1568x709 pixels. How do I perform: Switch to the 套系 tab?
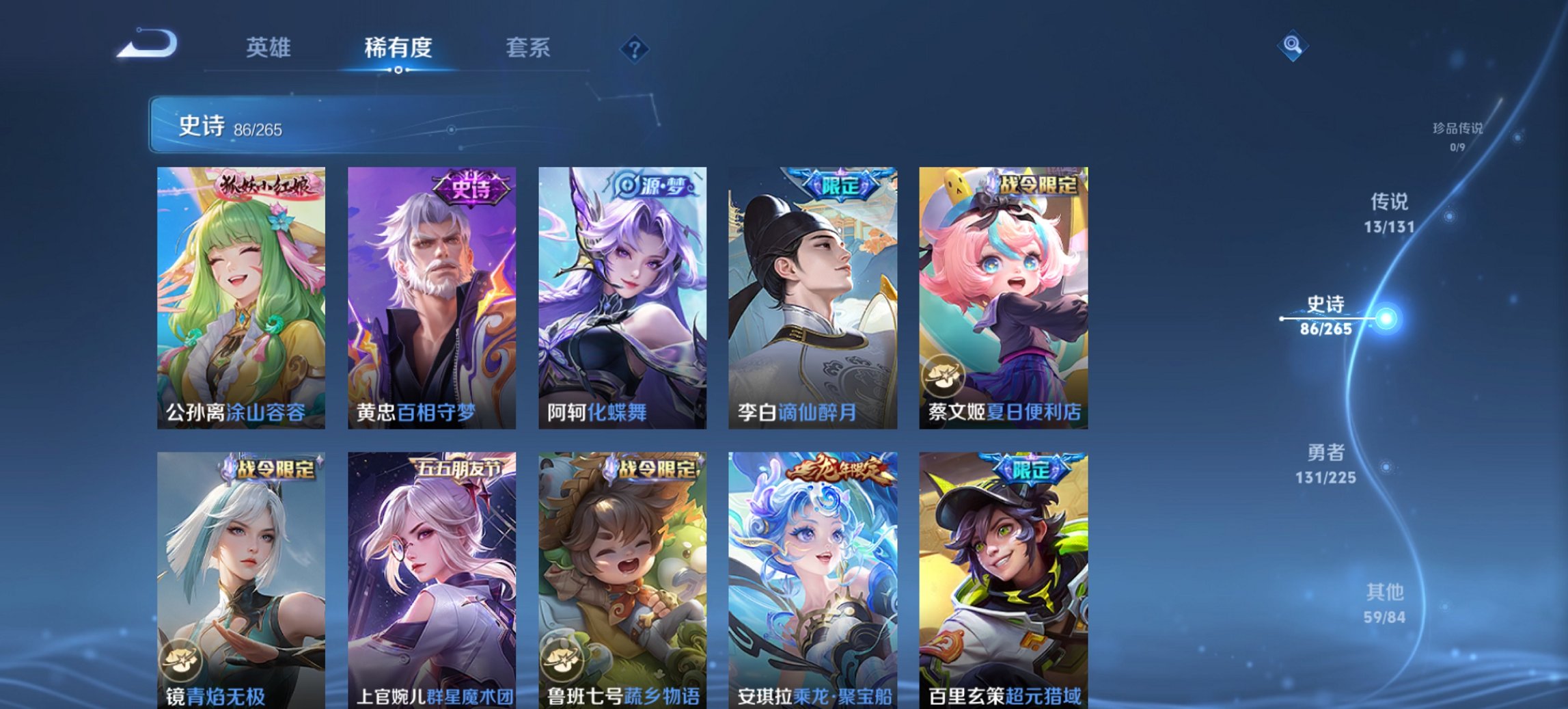pyautogui.click(x=528, y=48)
